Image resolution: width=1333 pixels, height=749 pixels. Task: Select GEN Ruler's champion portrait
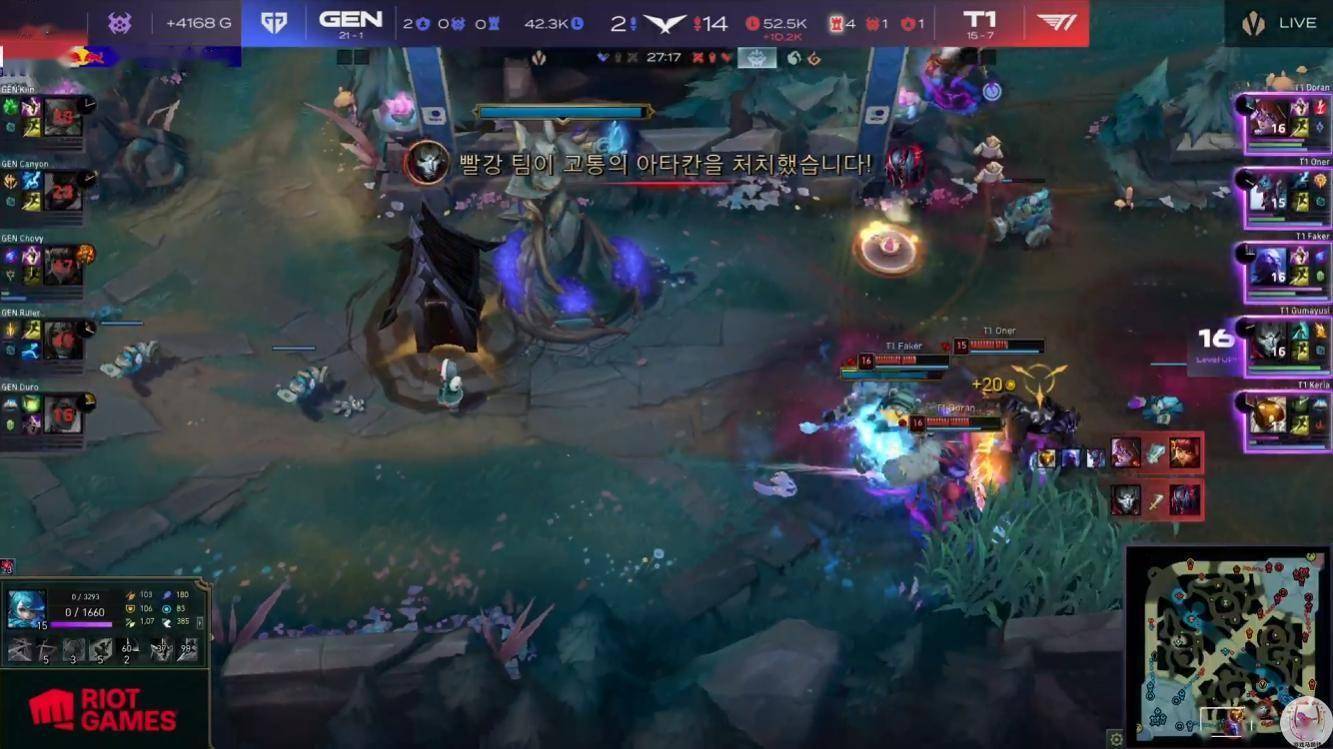point(62,339)
